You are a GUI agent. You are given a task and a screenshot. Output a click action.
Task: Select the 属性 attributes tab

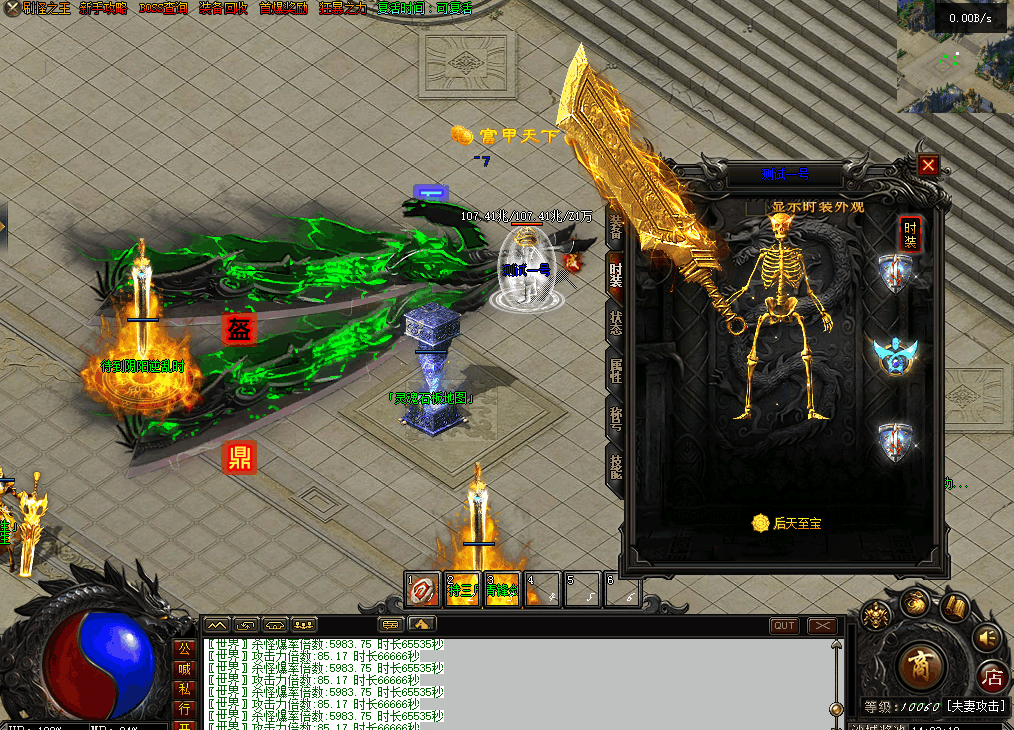[x=616, y=370]
